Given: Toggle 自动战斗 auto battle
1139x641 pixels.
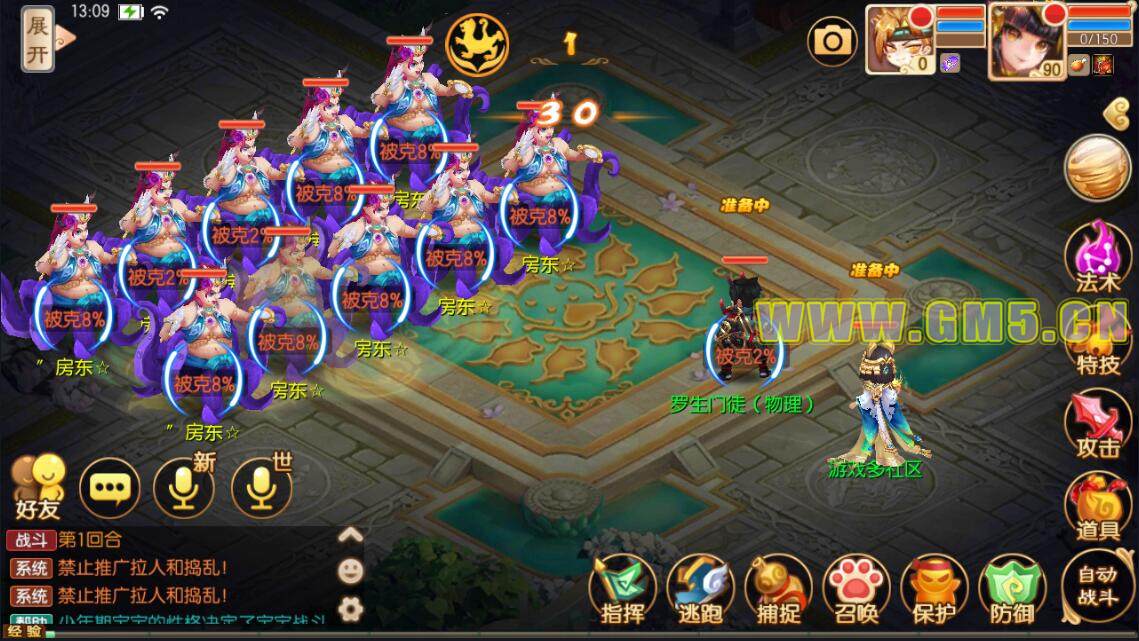Looking at the screenshot, I should 1097,586.
